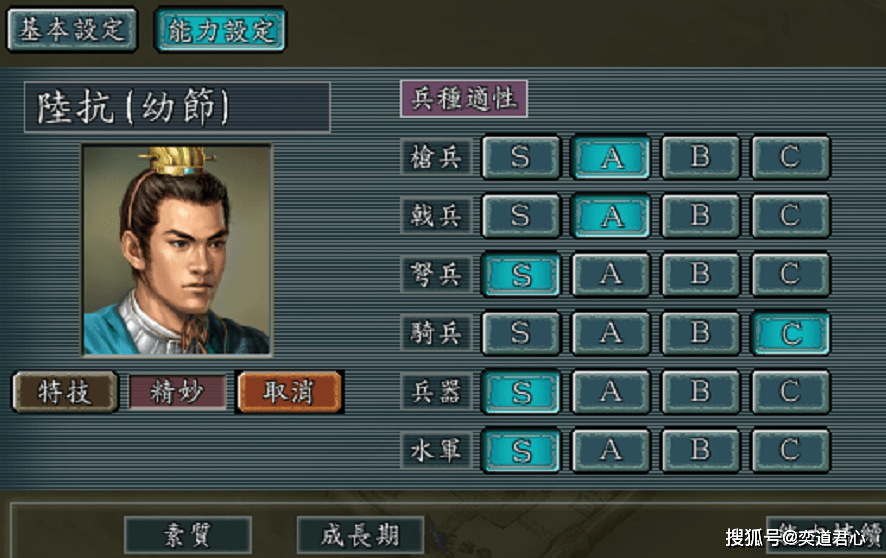Image resolution: width=886 pixels, height=558 pixels.
Task: Select the 精妙 skill field
Action: coord(177,392)
